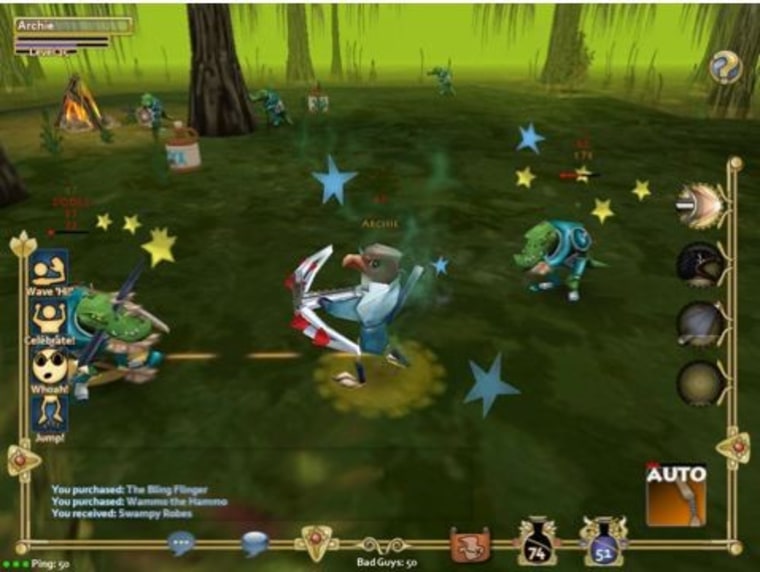The width and height of the screenshot is (760, 572).
Task: Activate the Jump! emote
Action: (x=49, y=415)
